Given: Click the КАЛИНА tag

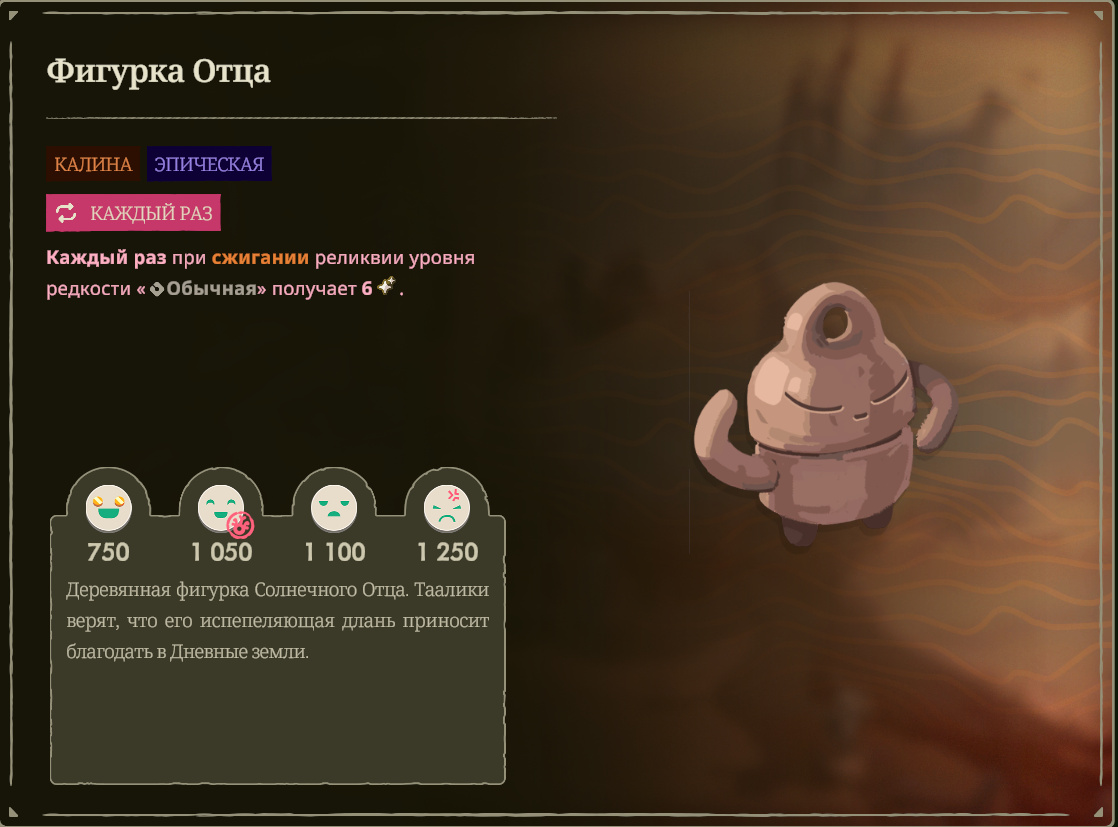Looking at the screenshot, I should click(93, 164).
